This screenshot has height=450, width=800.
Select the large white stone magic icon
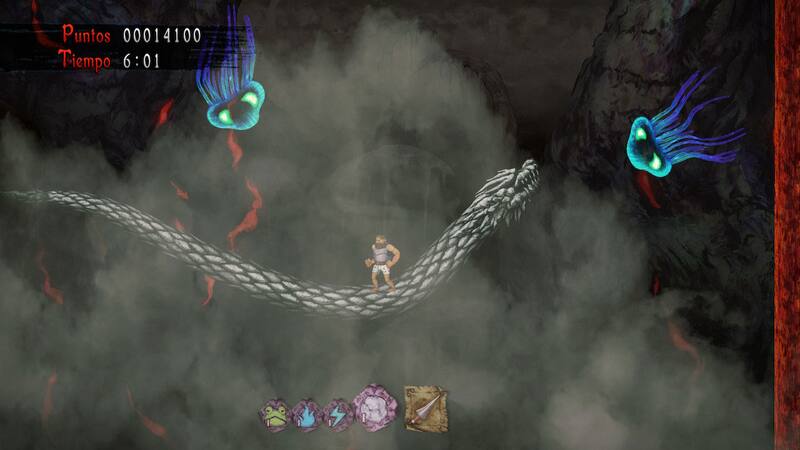click(x=376, y=408)
